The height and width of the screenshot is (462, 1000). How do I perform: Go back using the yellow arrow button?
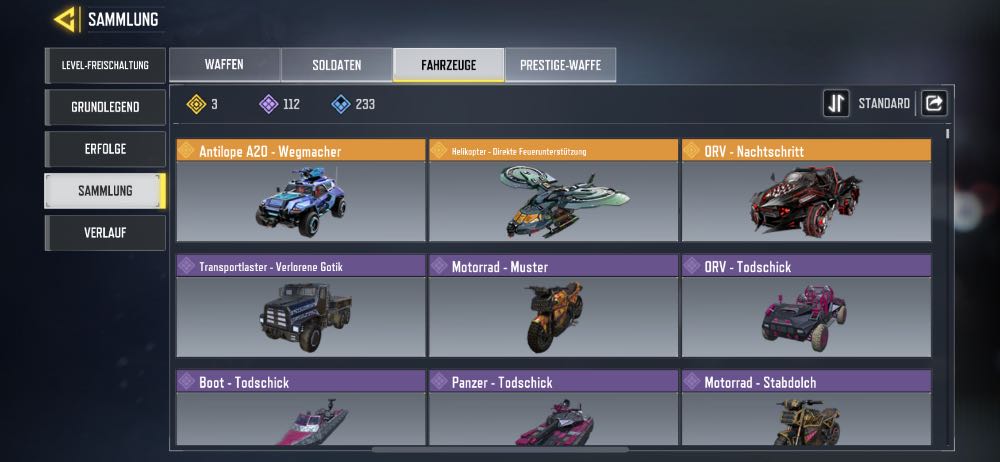pyautogui.click(x=66, y=19)
